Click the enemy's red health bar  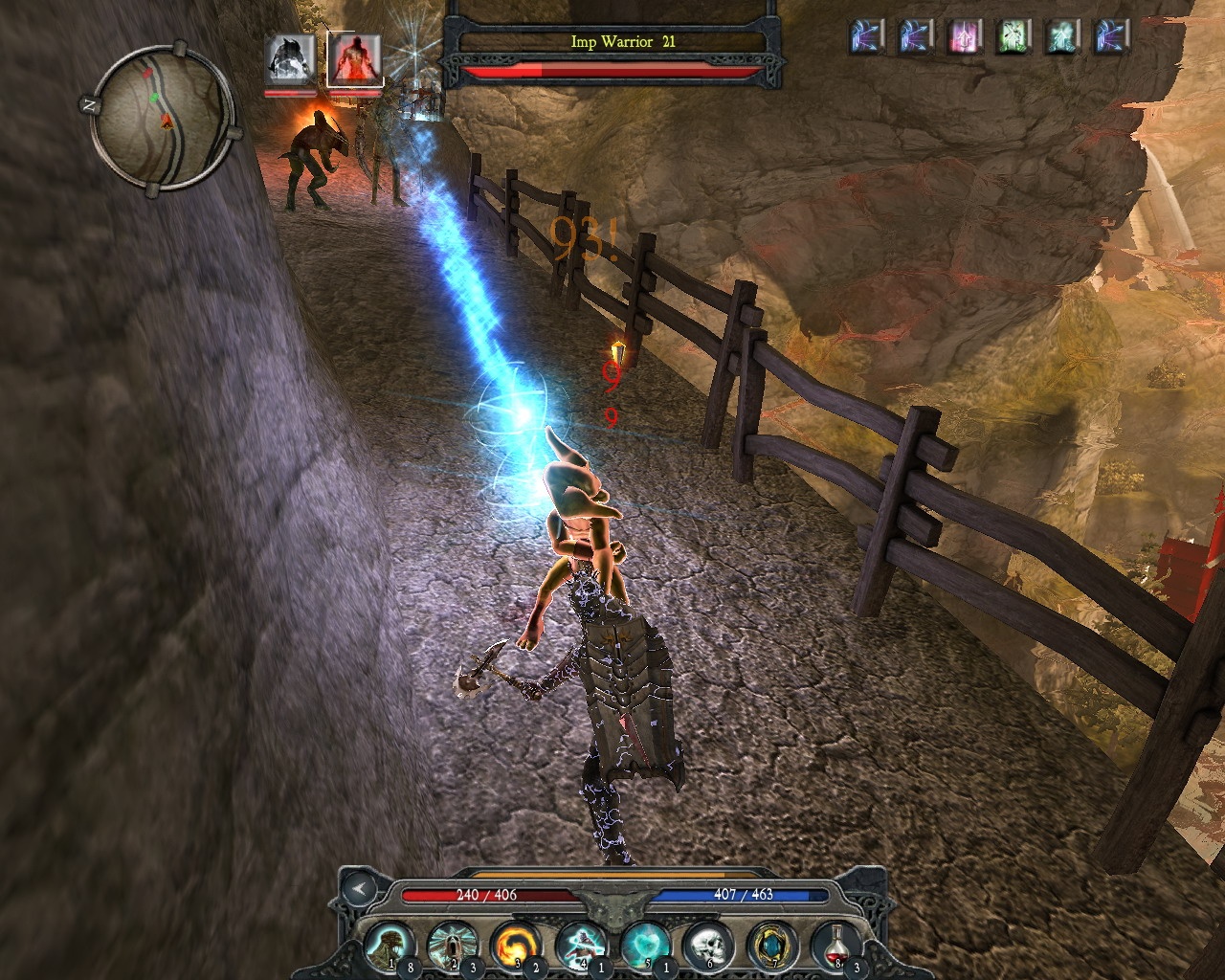click(x=610, y=71)
